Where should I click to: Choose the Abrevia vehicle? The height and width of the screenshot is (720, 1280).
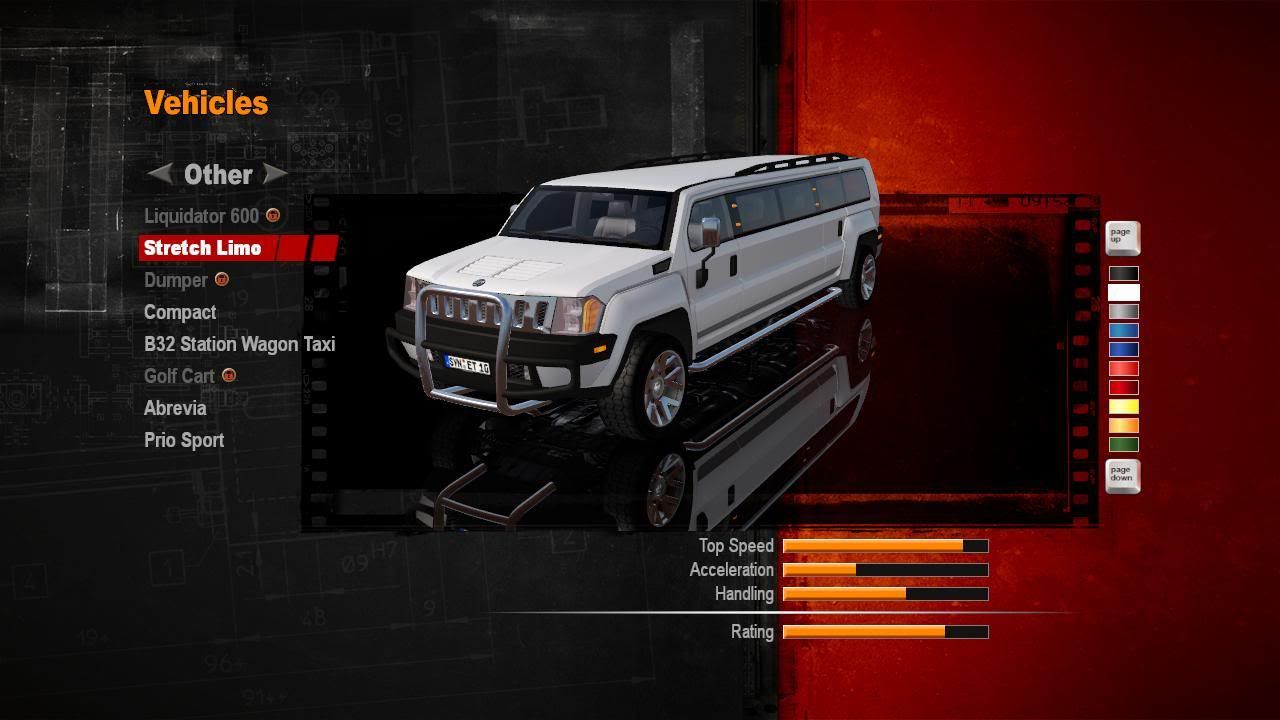[175, 408]
